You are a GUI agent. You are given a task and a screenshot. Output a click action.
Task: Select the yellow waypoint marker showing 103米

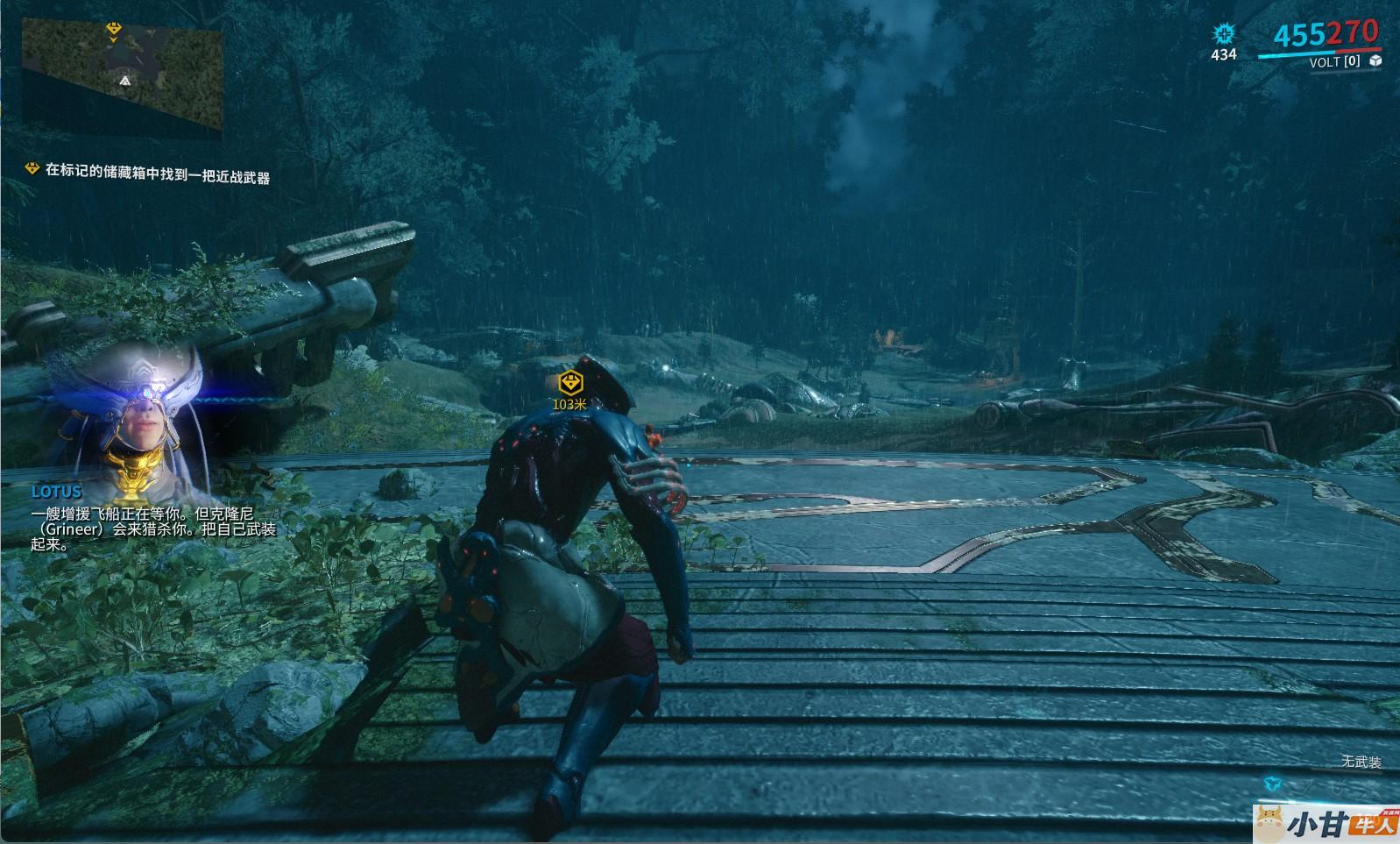(x=569, y=383)
